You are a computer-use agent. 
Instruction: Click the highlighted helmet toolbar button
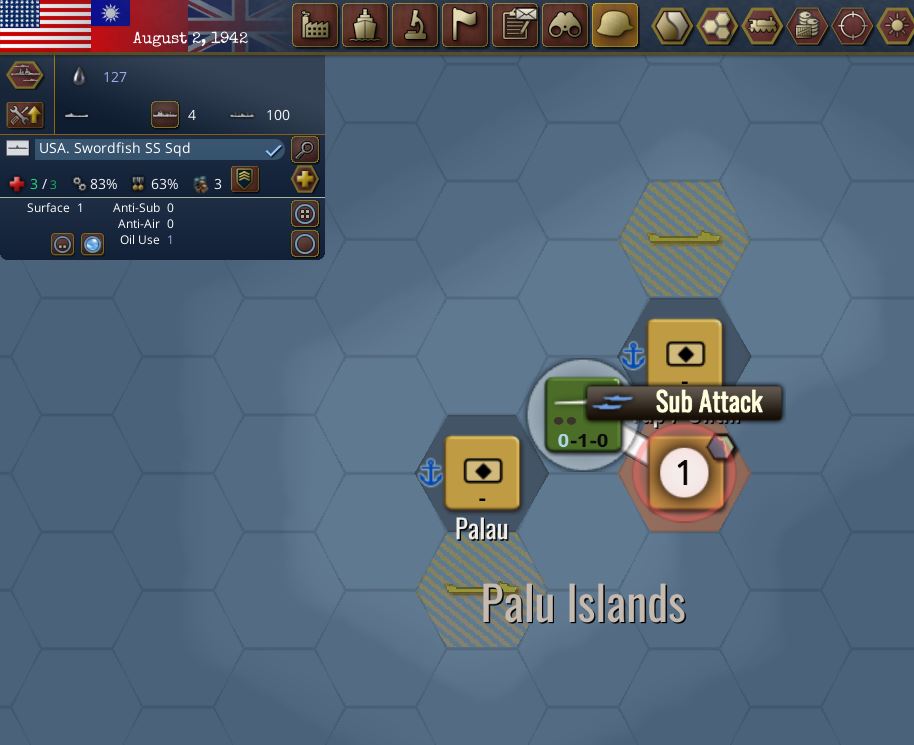616,25
